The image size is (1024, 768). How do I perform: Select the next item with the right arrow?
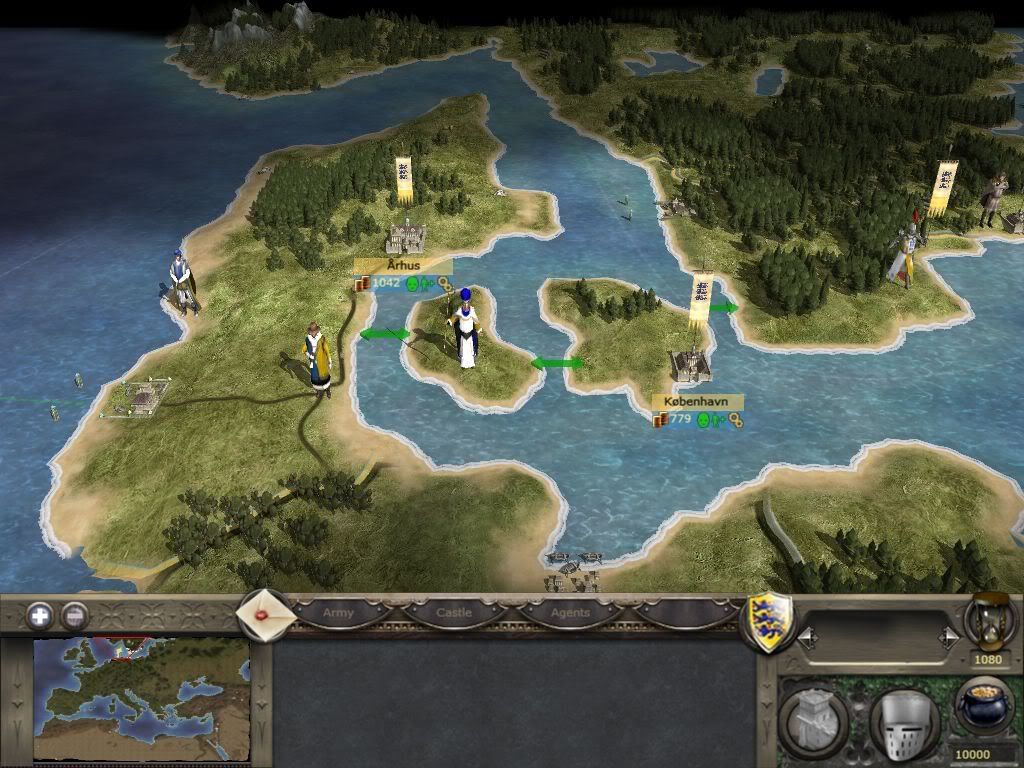click(948, 635)
